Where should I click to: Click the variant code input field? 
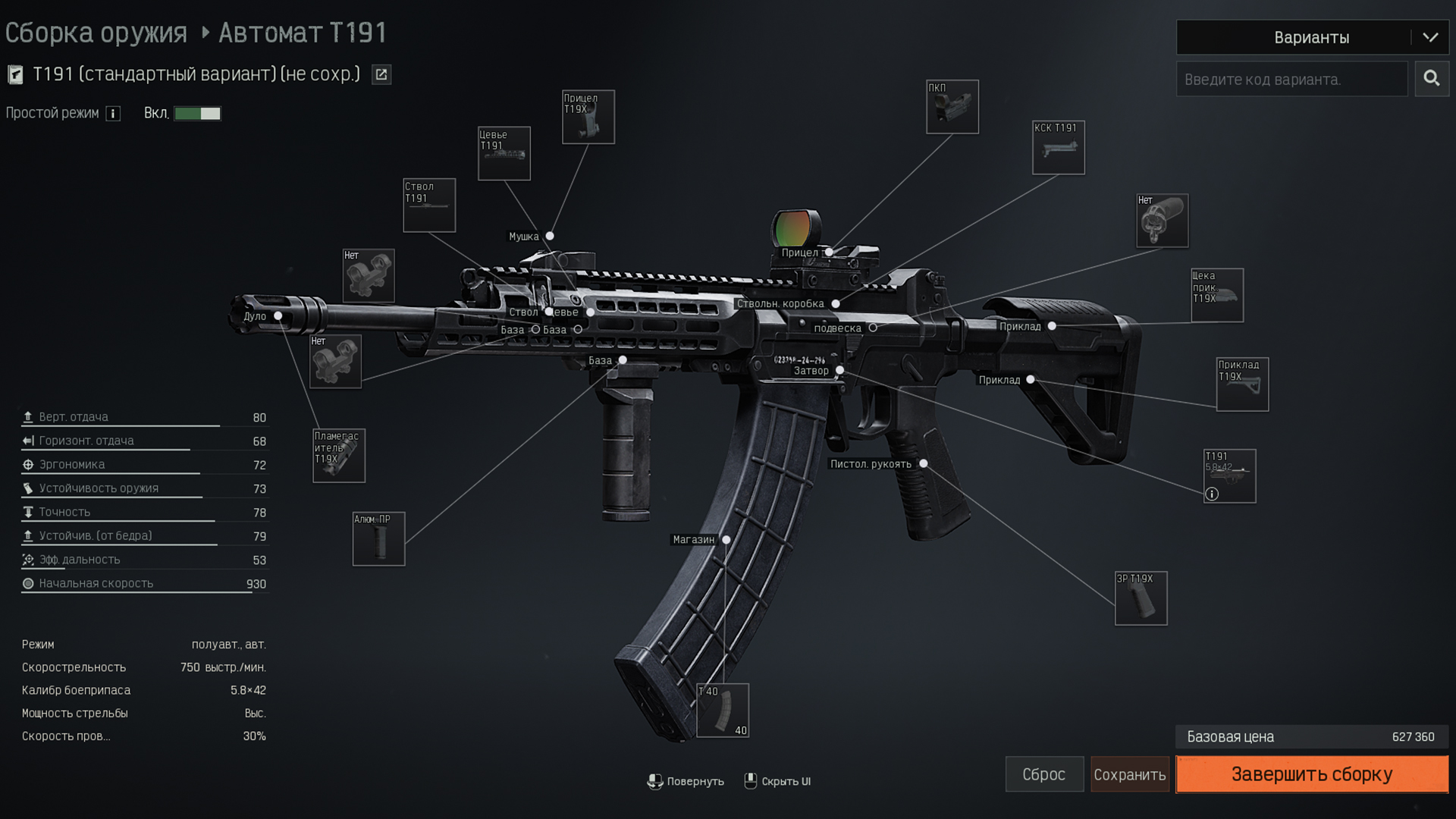(1291, 79)
